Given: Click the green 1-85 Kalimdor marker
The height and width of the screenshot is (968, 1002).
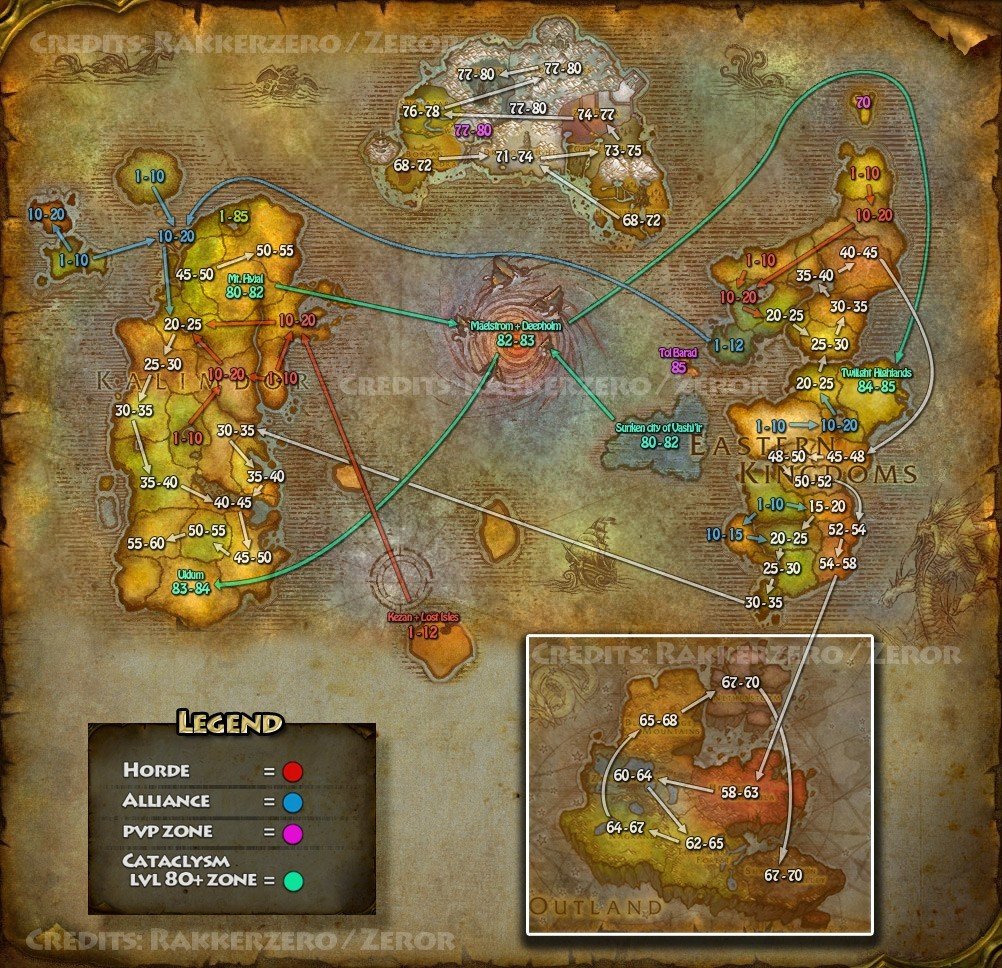Looking at the screenshot, I should pos(233,215).
